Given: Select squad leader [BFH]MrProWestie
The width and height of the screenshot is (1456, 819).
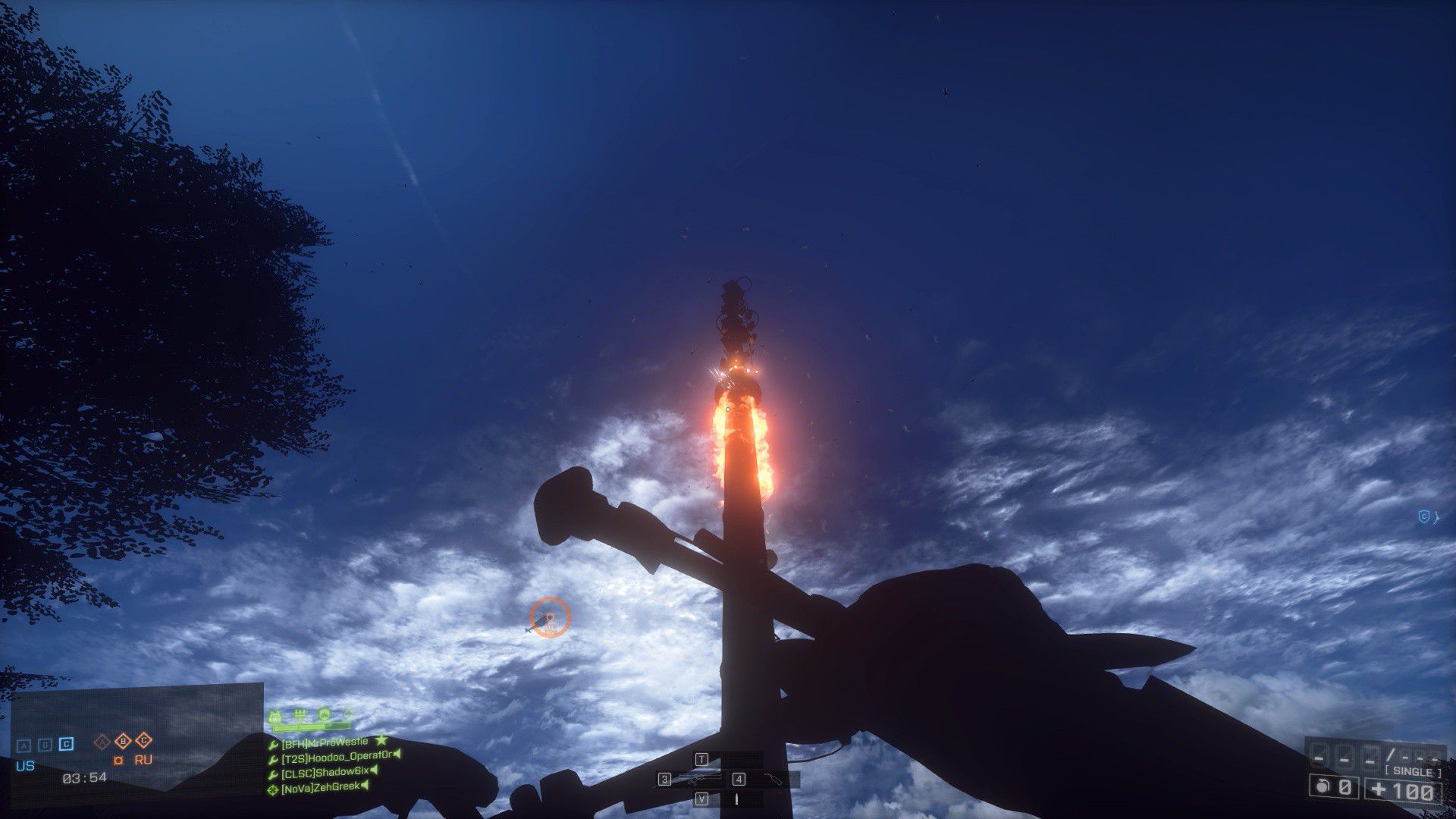Looking at the screenshot, I should coord(325,742).
